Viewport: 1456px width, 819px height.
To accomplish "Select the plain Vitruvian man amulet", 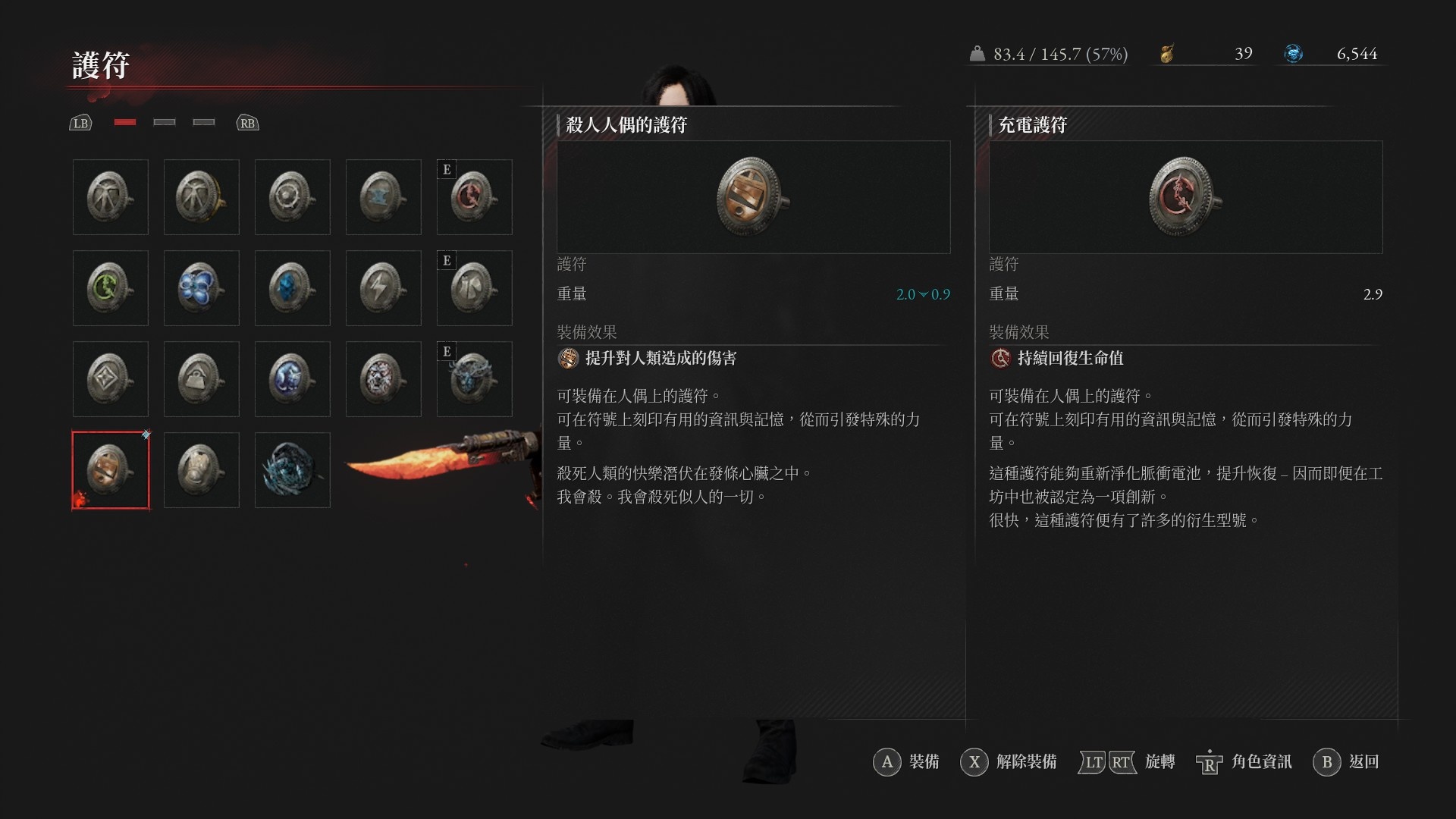I will coord(110,197).
